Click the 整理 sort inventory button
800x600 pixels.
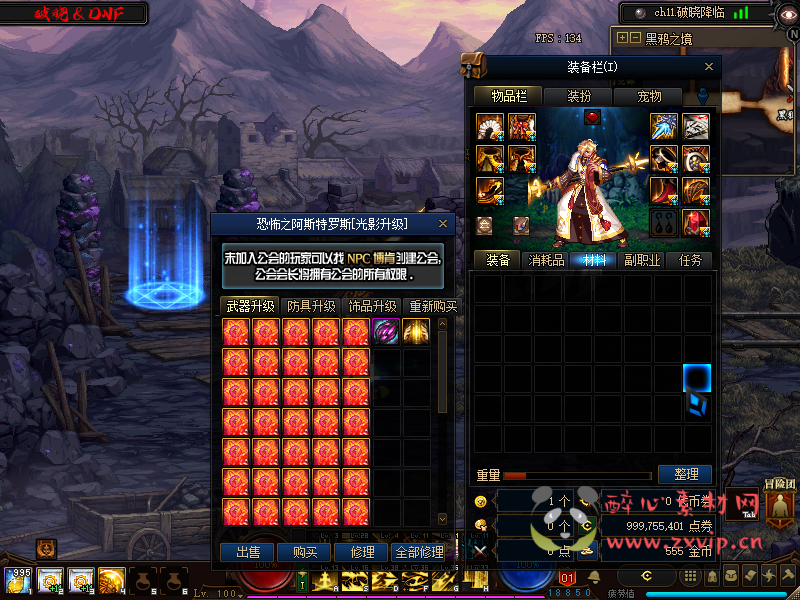685,474
